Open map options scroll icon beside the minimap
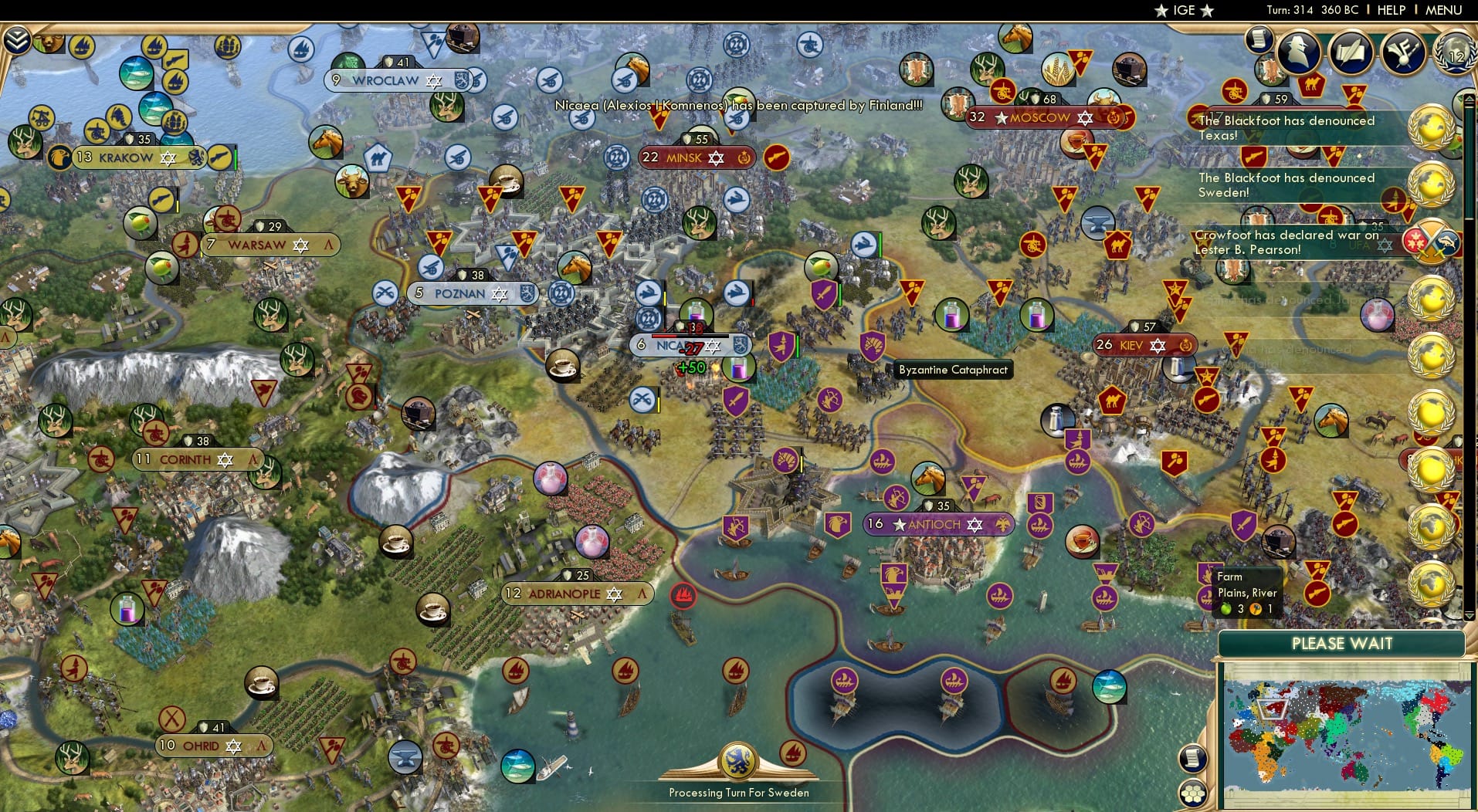The width and height of the screenshot is (1478, 812). point(1192,757)
